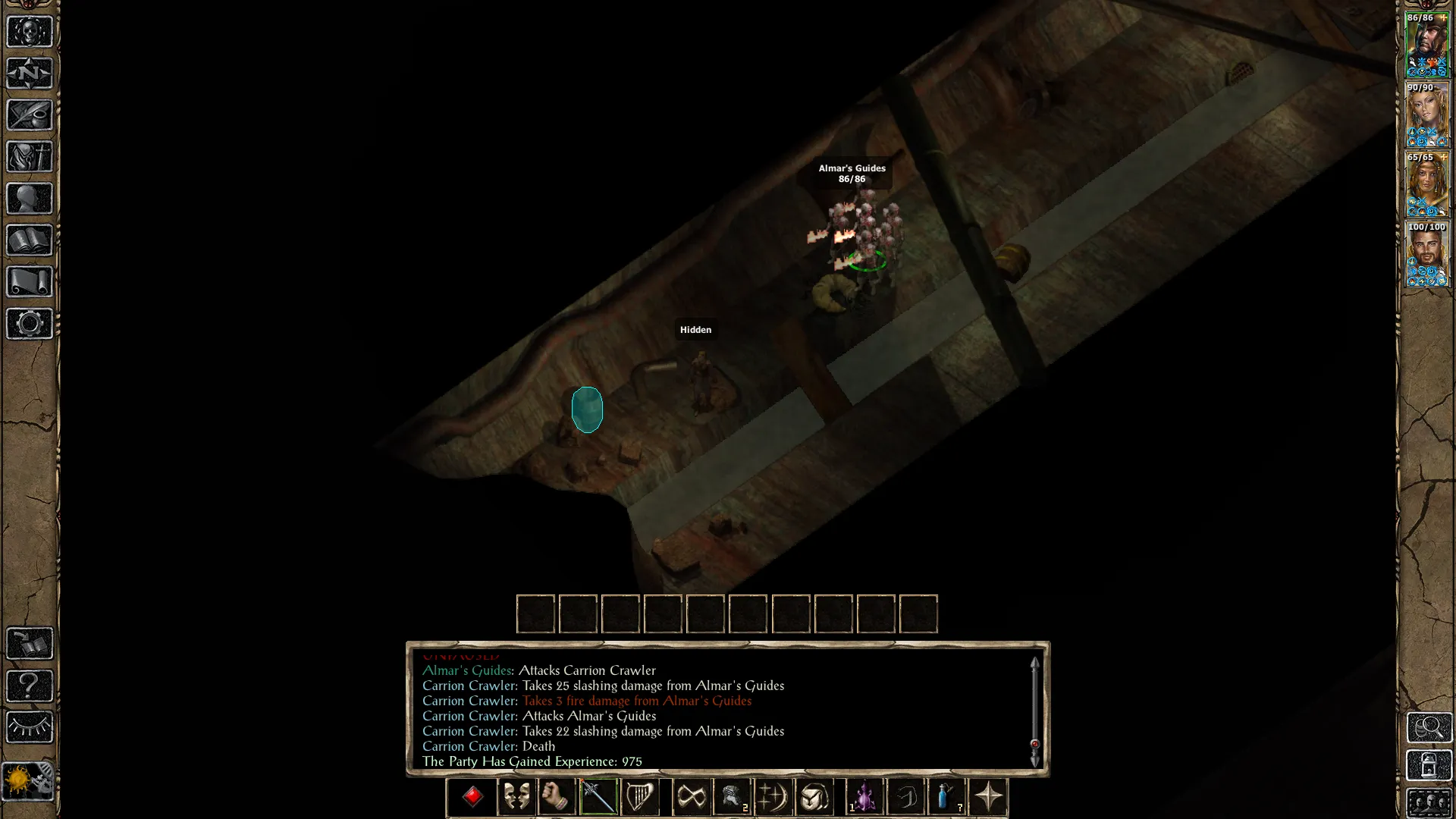The image size is (1456, 819).
Task: Open the priest scroll button
Action: pyautogui.click(x=30, y=282)
